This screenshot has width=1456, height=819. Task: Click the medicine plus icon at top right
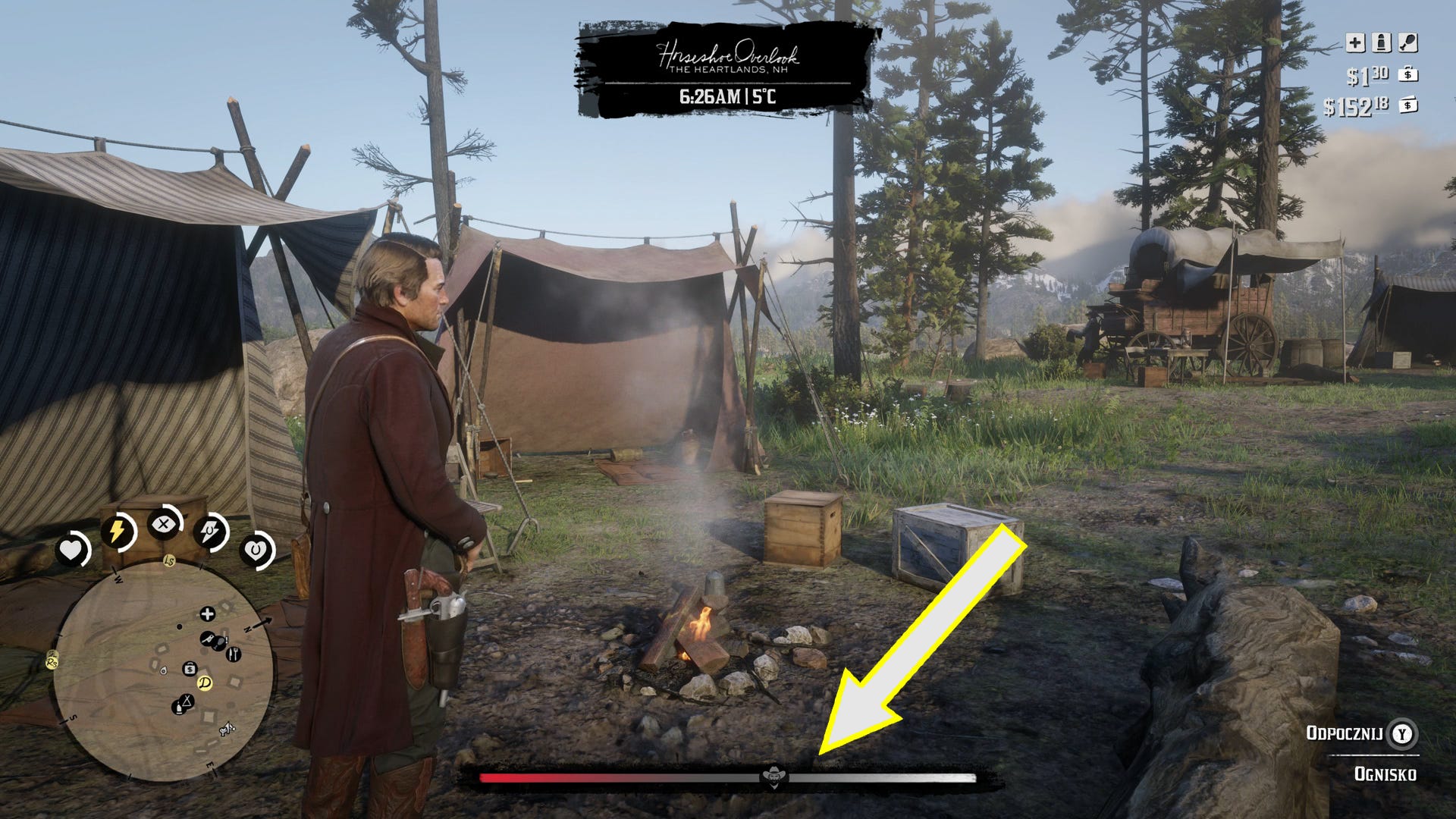[x=1355, y=42]
